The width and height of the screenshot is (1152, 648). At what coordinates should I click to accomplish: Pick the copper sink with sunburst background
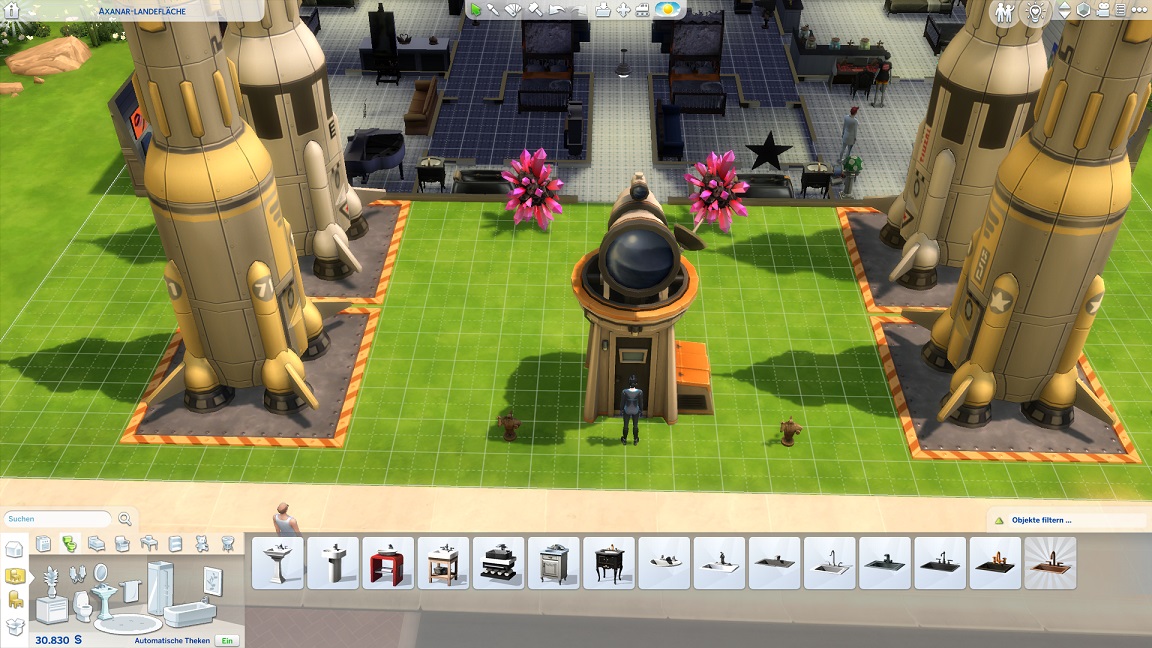click(x=1050, y=563)
